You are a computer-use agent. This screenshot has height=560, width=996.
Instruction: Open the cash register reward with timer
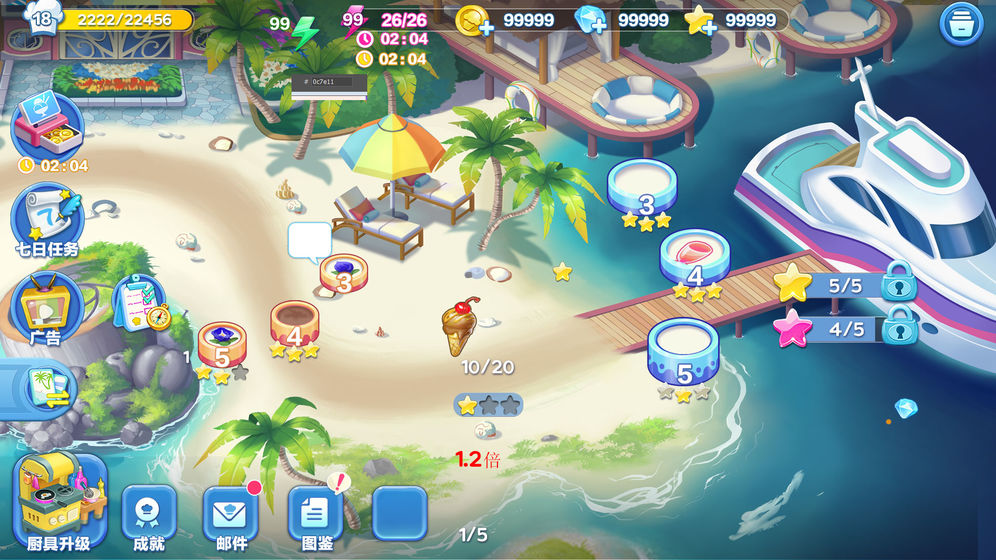pos(46,127)
